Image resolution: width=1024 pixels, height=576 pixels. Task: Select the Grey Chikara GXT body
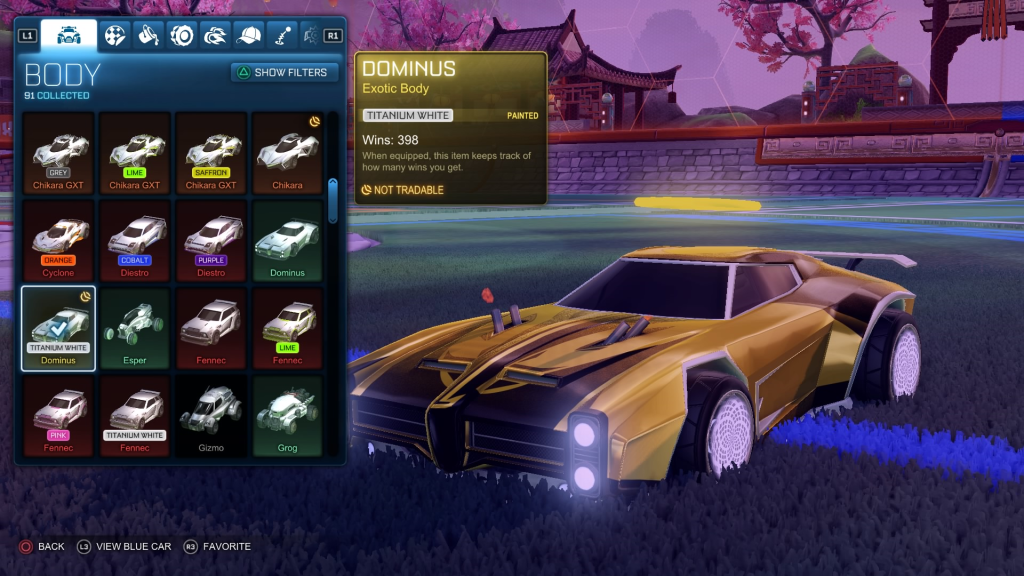pos(58,152)
